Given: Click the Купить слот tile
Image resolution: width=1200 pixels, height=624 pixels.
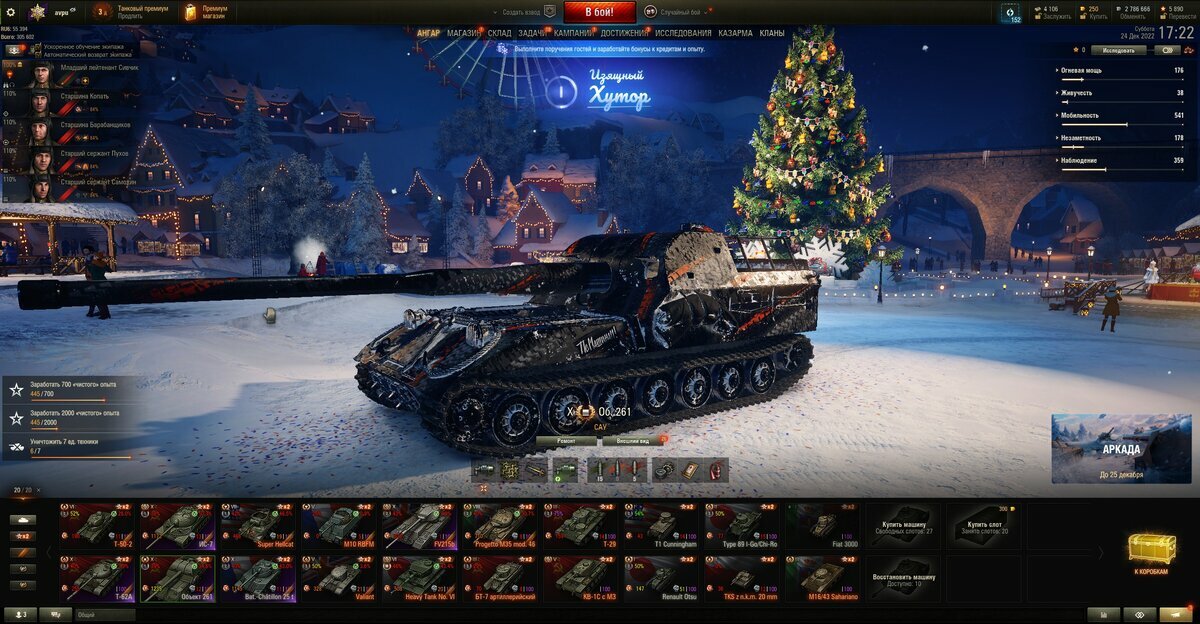Looking at the screenshot, I should click(984, 525).
